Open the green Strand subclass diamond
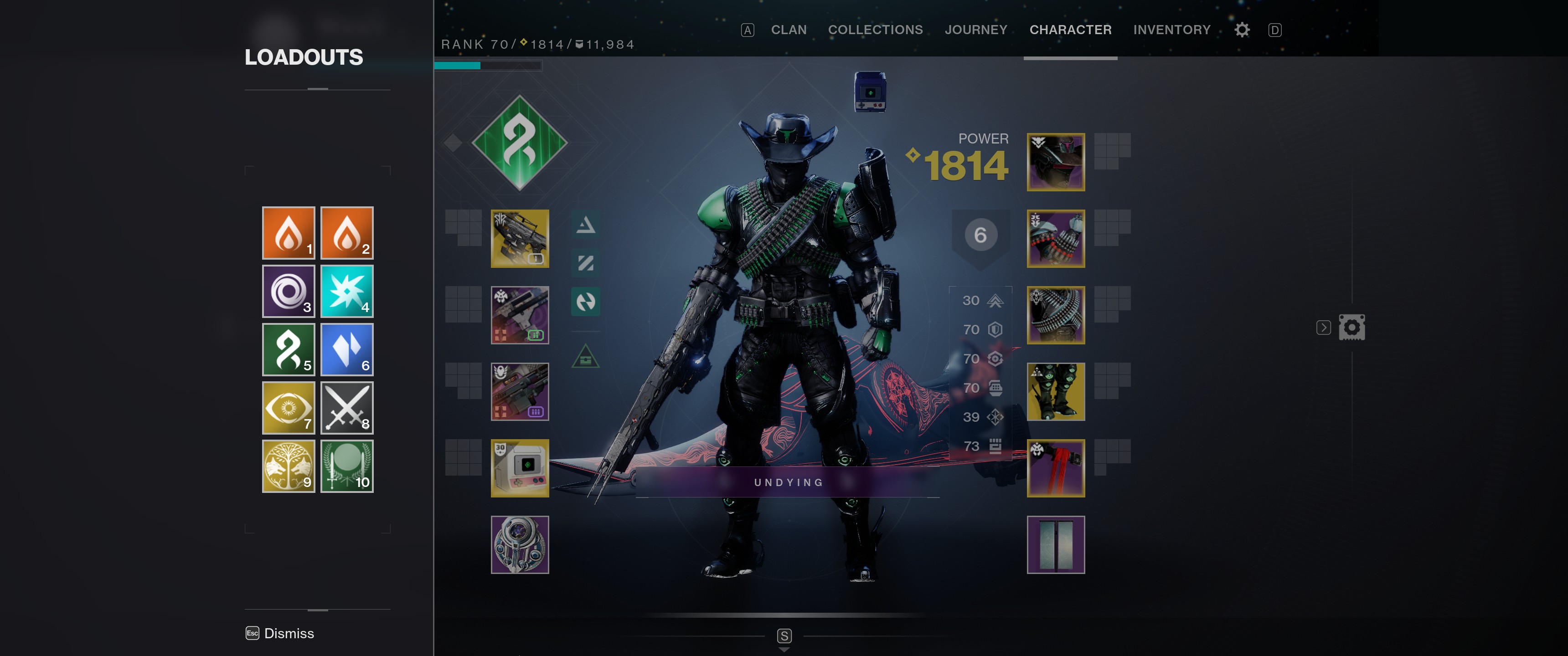 point(519,143)
